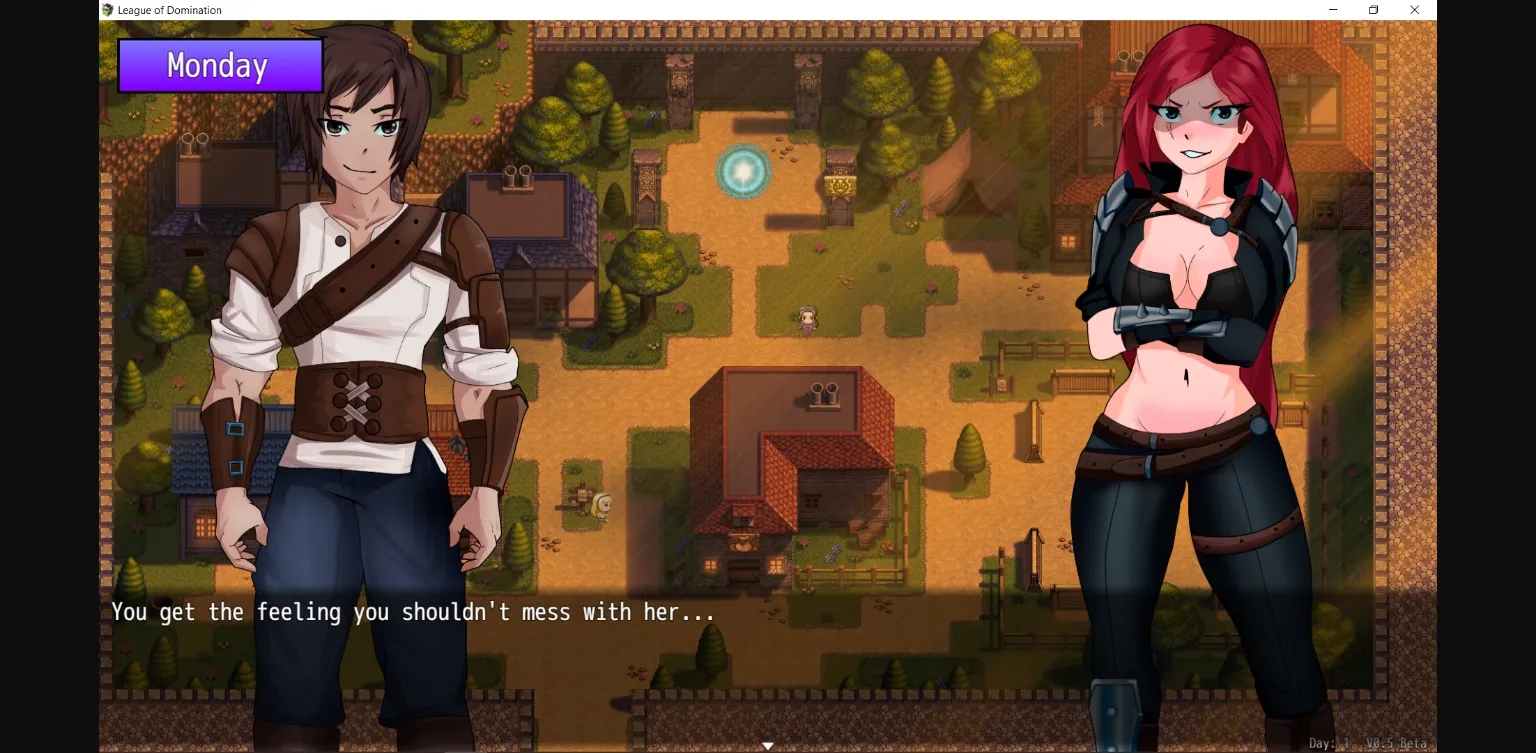1536x753 pixels.
Task: Advance dialogue via the blinking continue arrow
Action: point(768,745)
